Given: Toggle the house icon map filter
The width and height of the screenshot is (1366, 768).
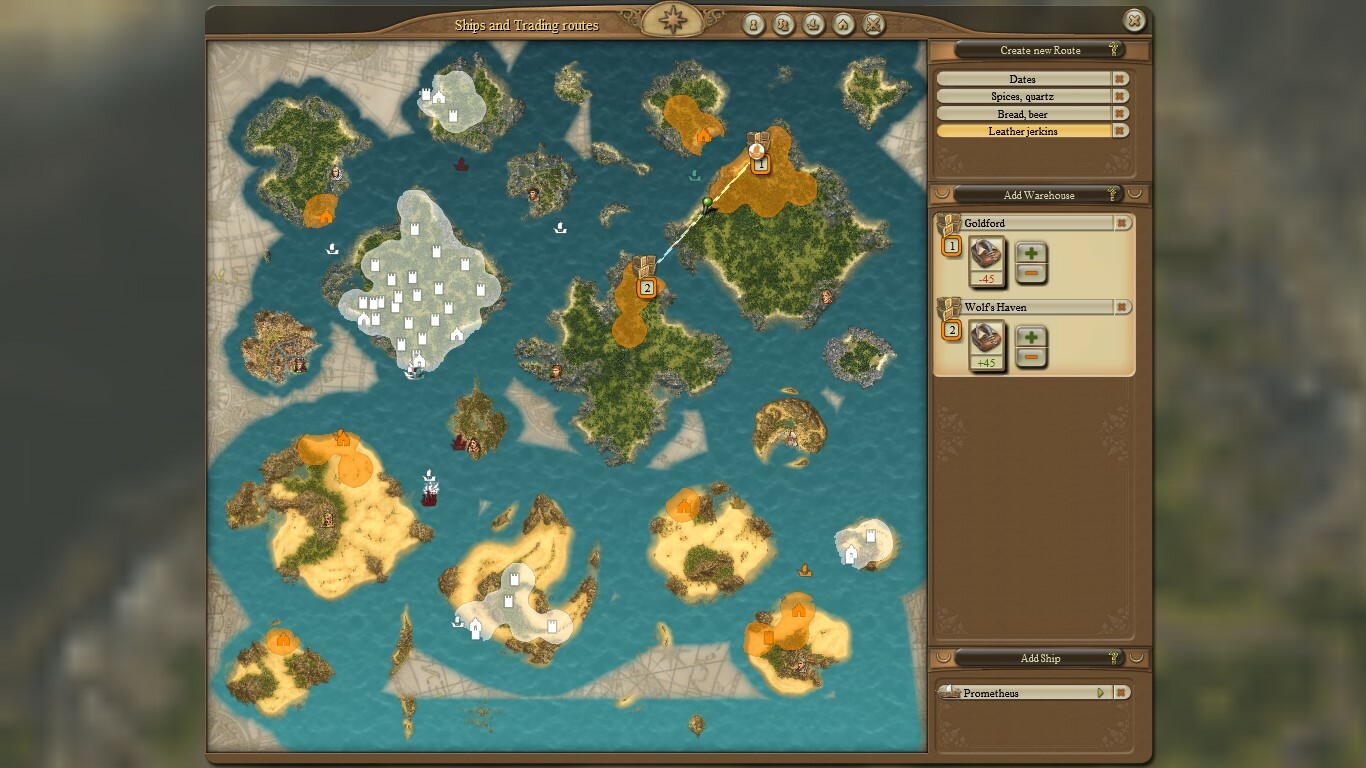Looking at the screenshot, I should [x=844, y=24].
